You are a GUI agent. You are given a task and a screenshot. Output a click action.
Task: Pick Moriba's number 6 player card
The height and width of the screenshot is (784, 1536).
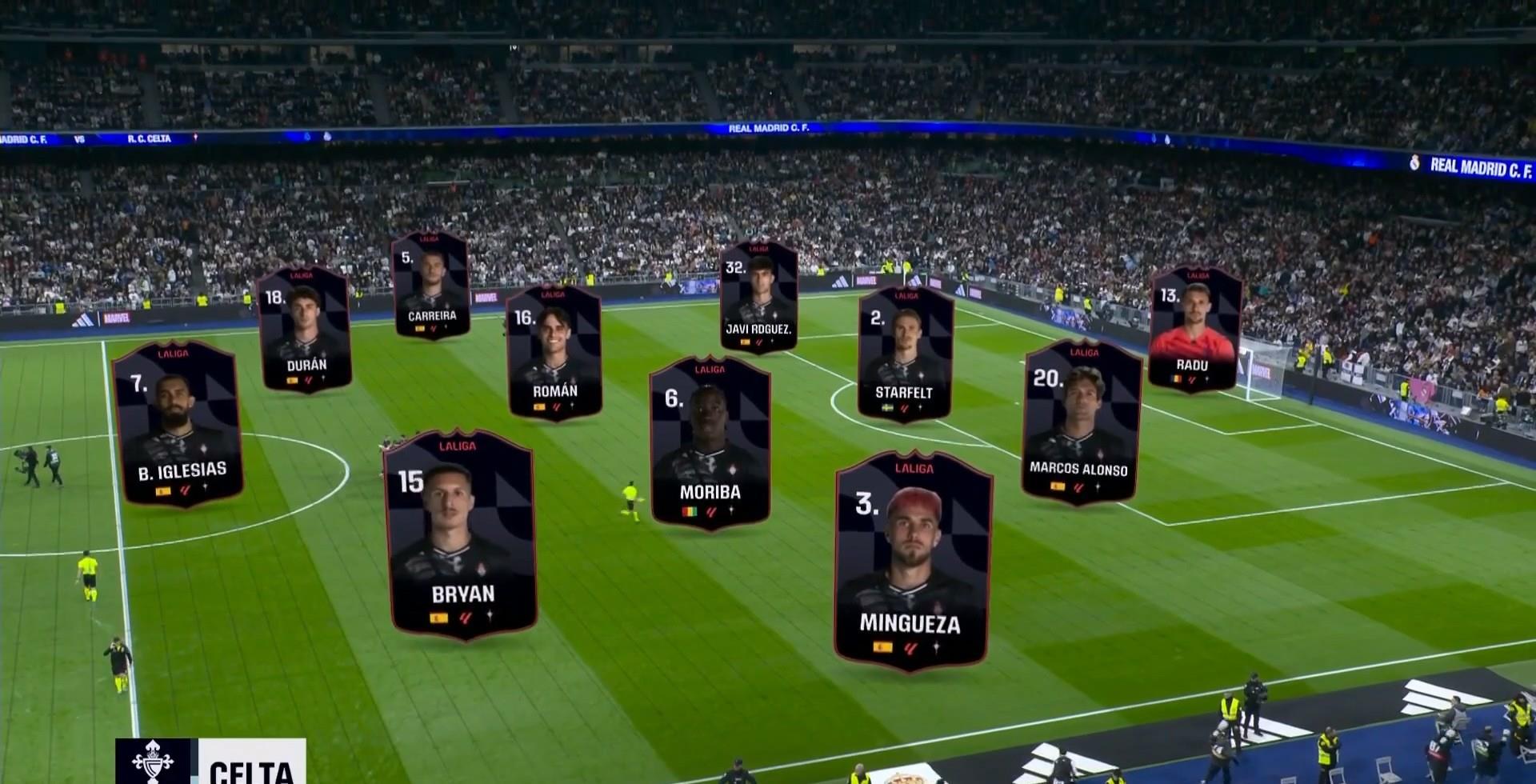click(x=710, y=442)
